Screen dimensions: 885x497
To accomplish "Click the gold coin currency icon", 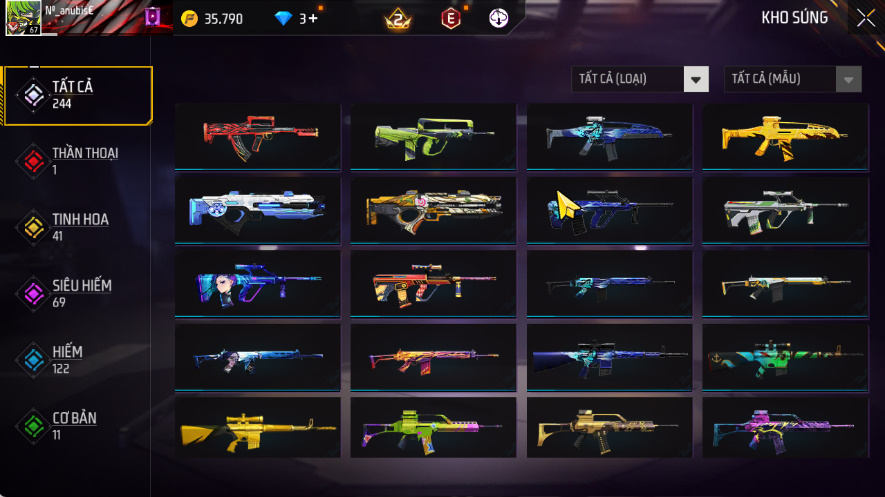I will point(190,18).
